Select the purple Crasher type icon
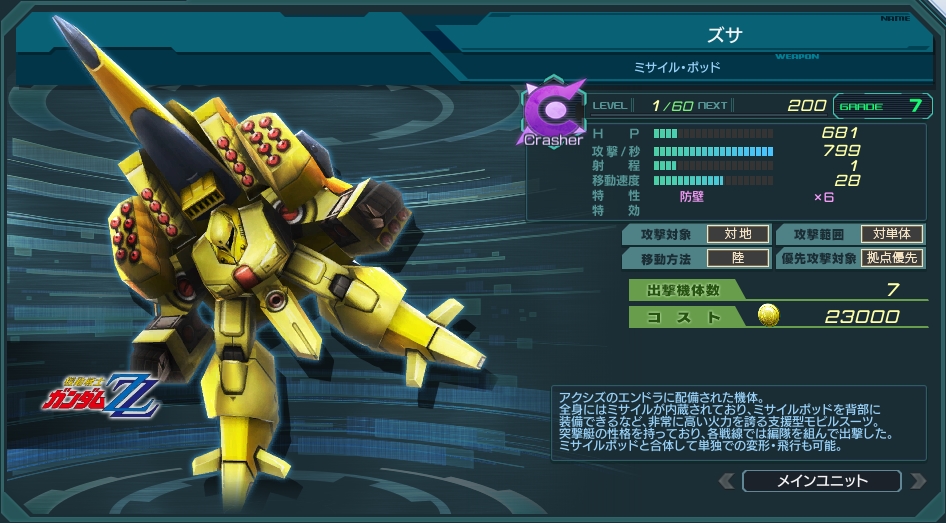Viewport: 946px width, 523px height. coord(552,112)
